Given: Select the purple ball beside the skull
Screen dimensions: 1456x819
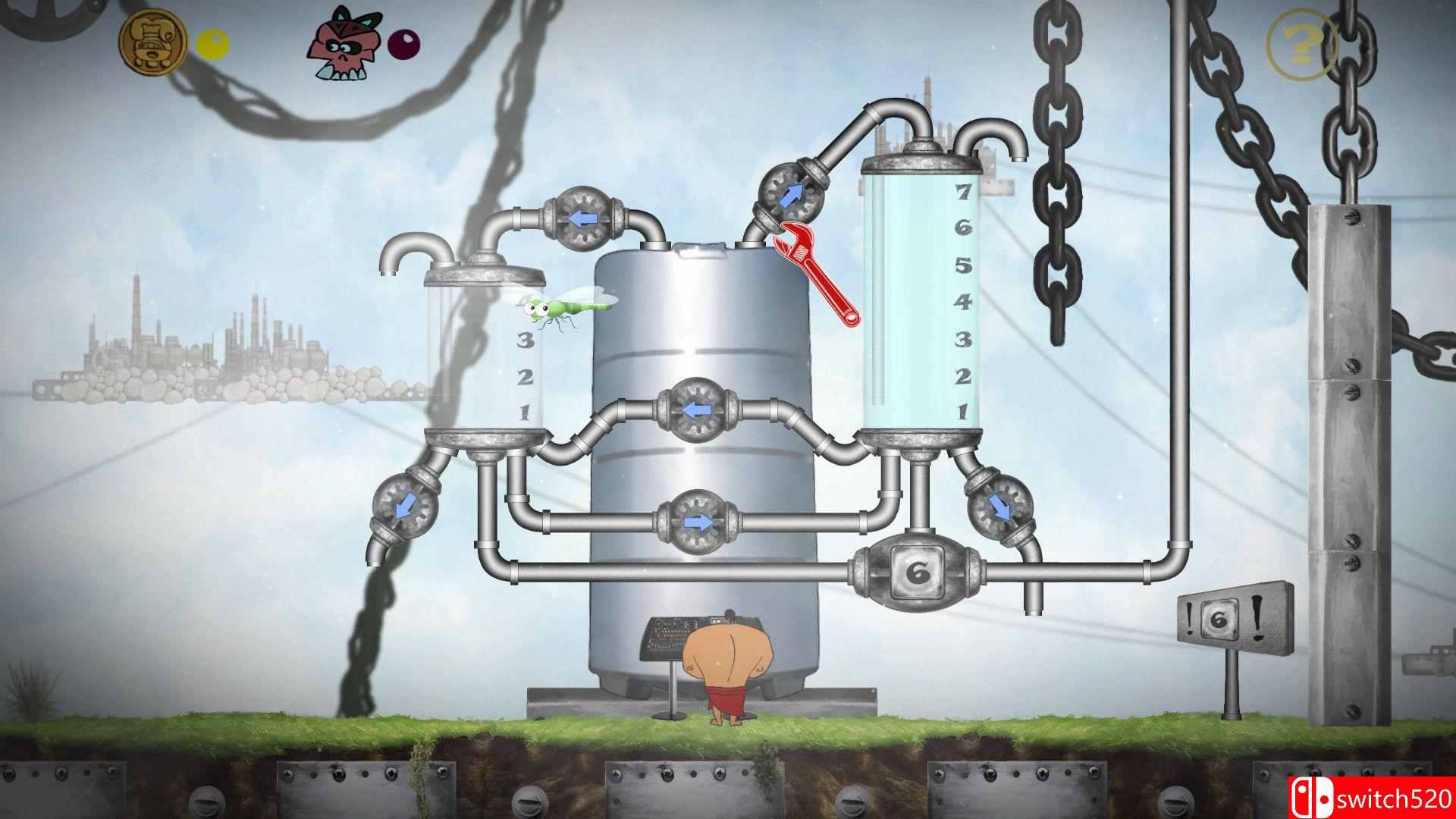Looking at the screenshot, I should (404, 44).
